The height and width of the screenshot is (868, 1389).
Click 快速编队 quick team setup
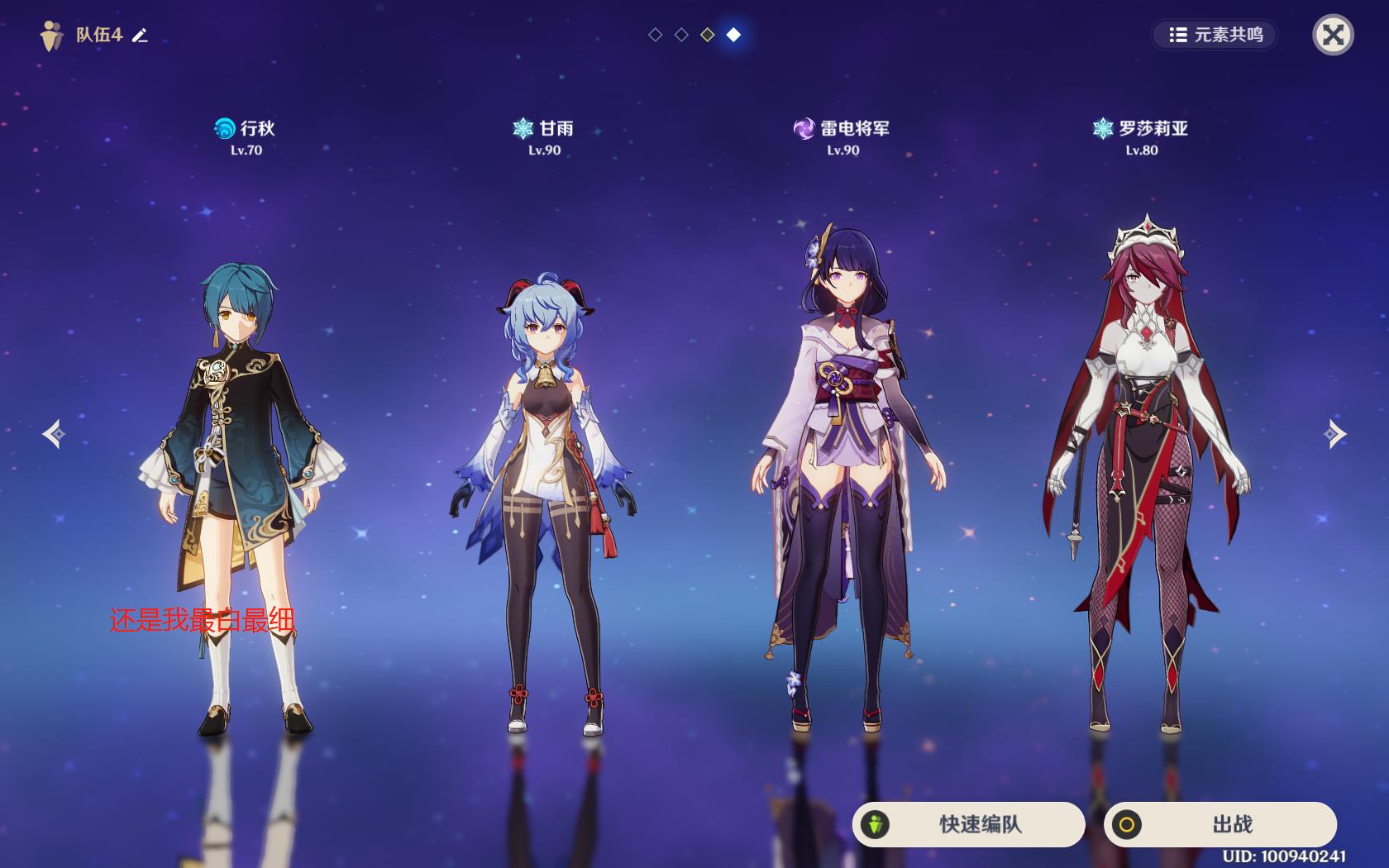pyautogui.click(x=968, y=824)
